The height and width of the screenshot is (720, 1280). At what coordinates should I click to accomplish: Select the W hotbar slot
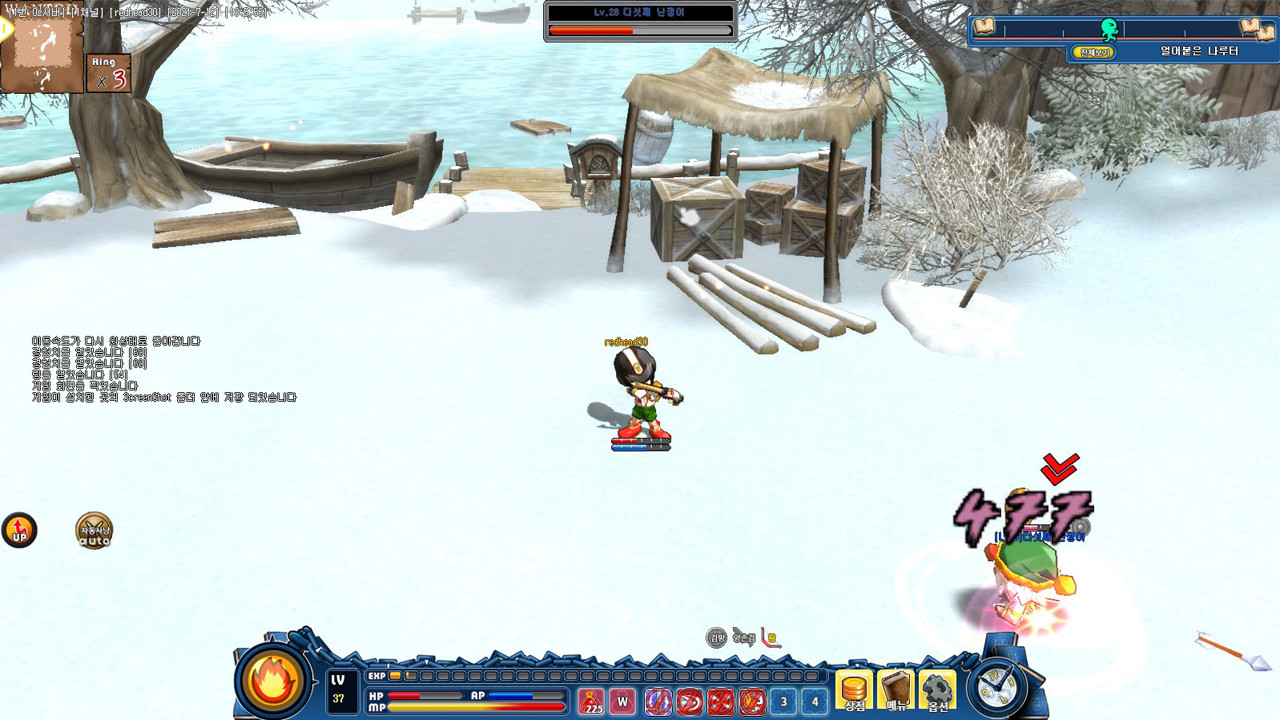pos(623,702)
